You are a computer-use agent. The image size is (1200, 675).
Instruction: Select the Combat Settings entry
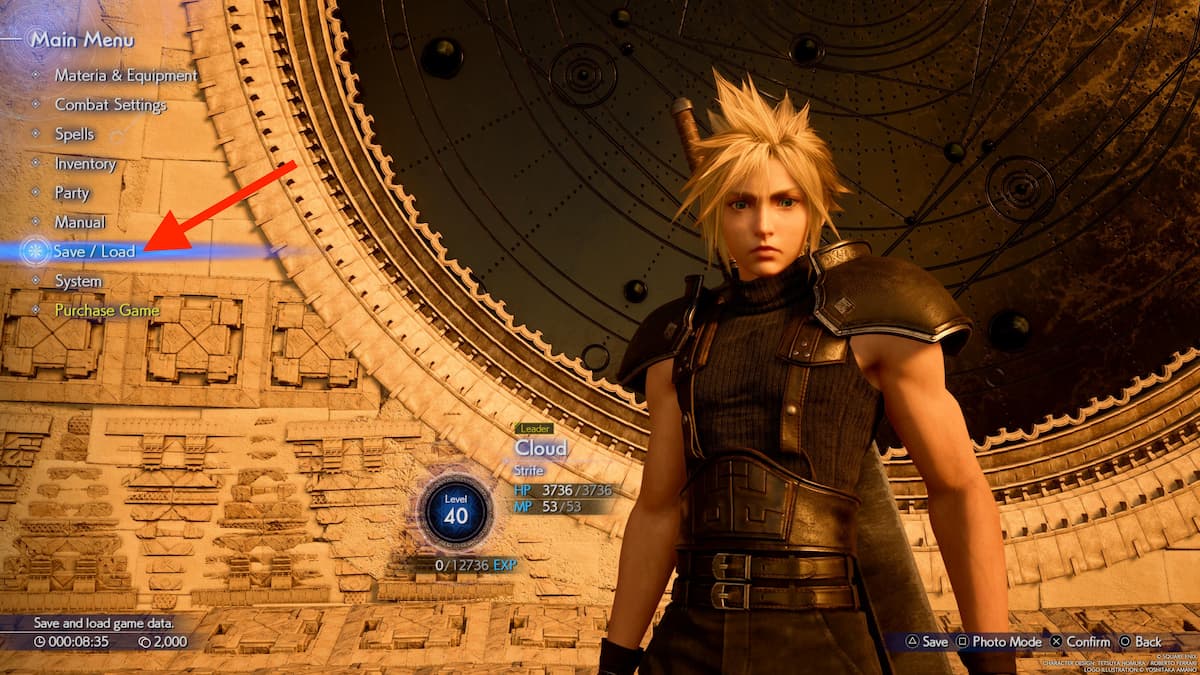(110, 105)
